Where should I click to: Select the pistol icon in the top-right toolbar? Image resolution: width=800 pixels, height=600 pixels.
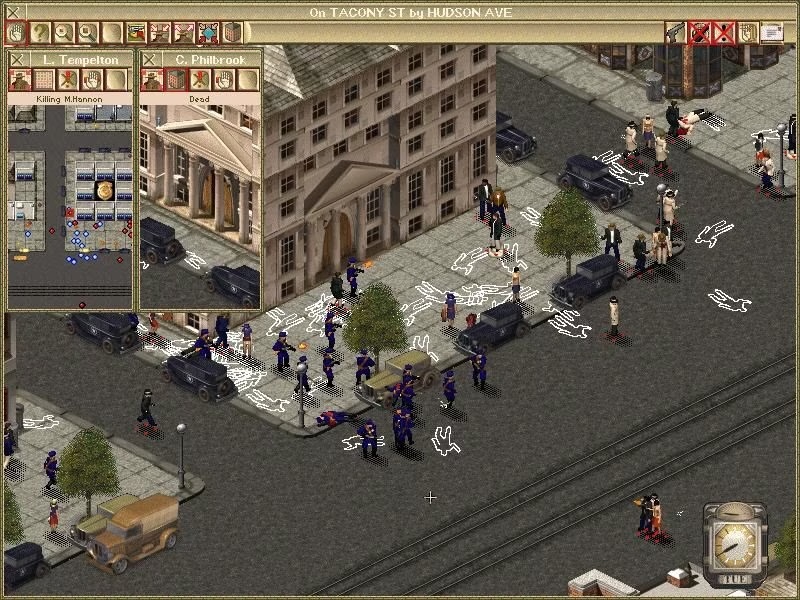pos(677,32)
